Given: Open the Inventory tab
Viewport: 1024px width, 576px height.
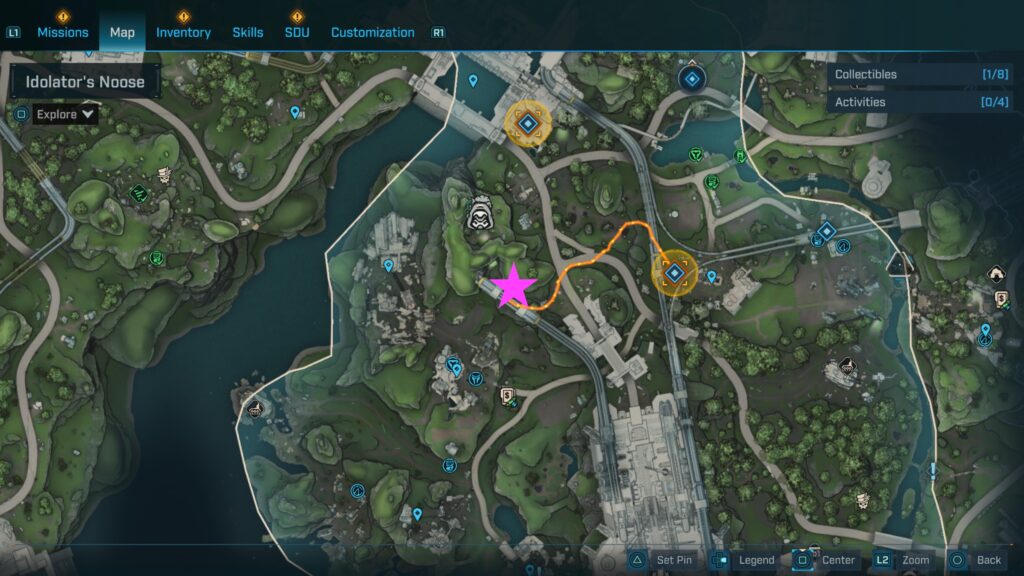Looking at the screenshot, I should pos(183,32).
